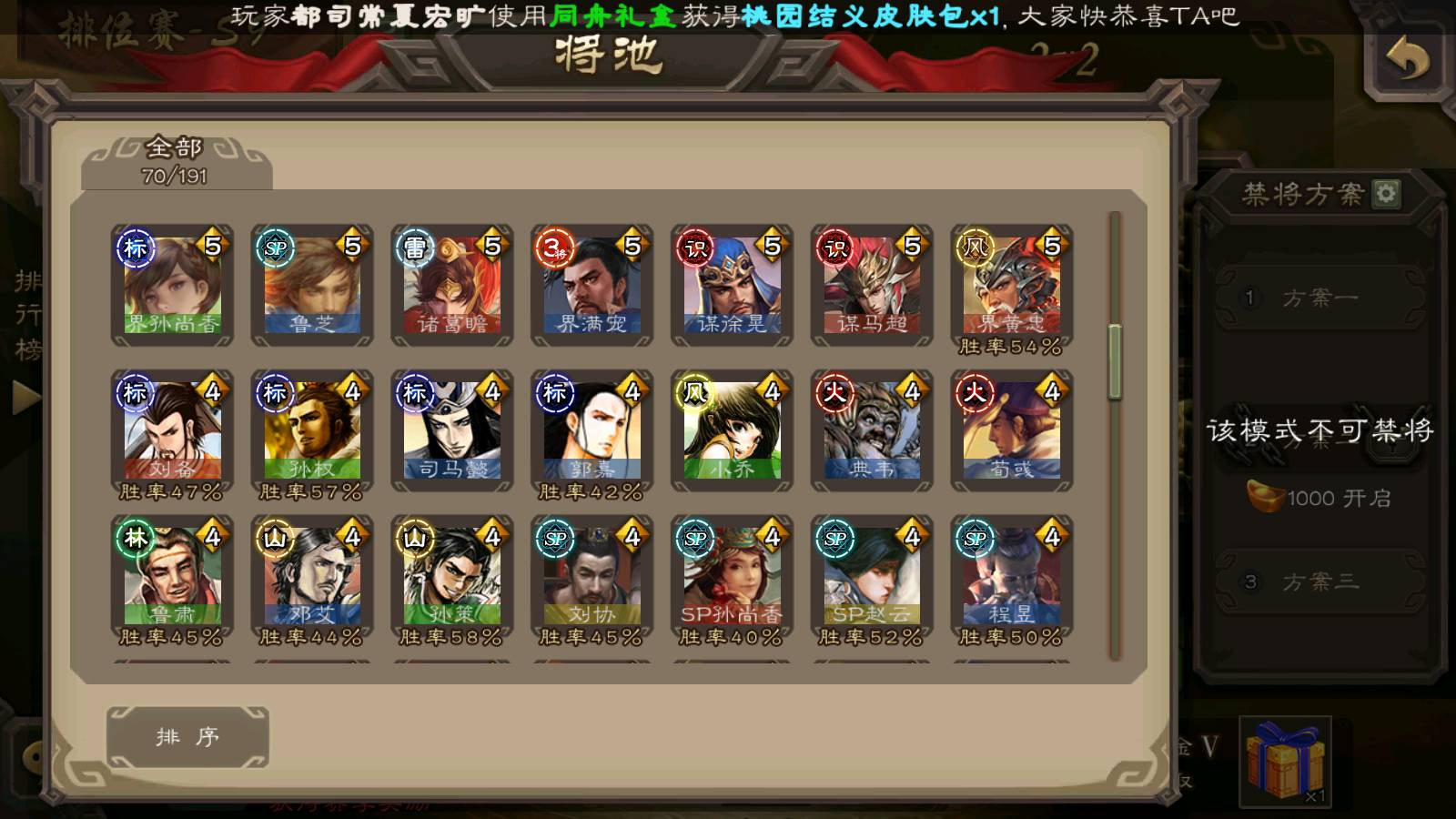Screen dimensions: 1456x819
Task: Open the 禁将方案 gear settings
Action: 1386,193
